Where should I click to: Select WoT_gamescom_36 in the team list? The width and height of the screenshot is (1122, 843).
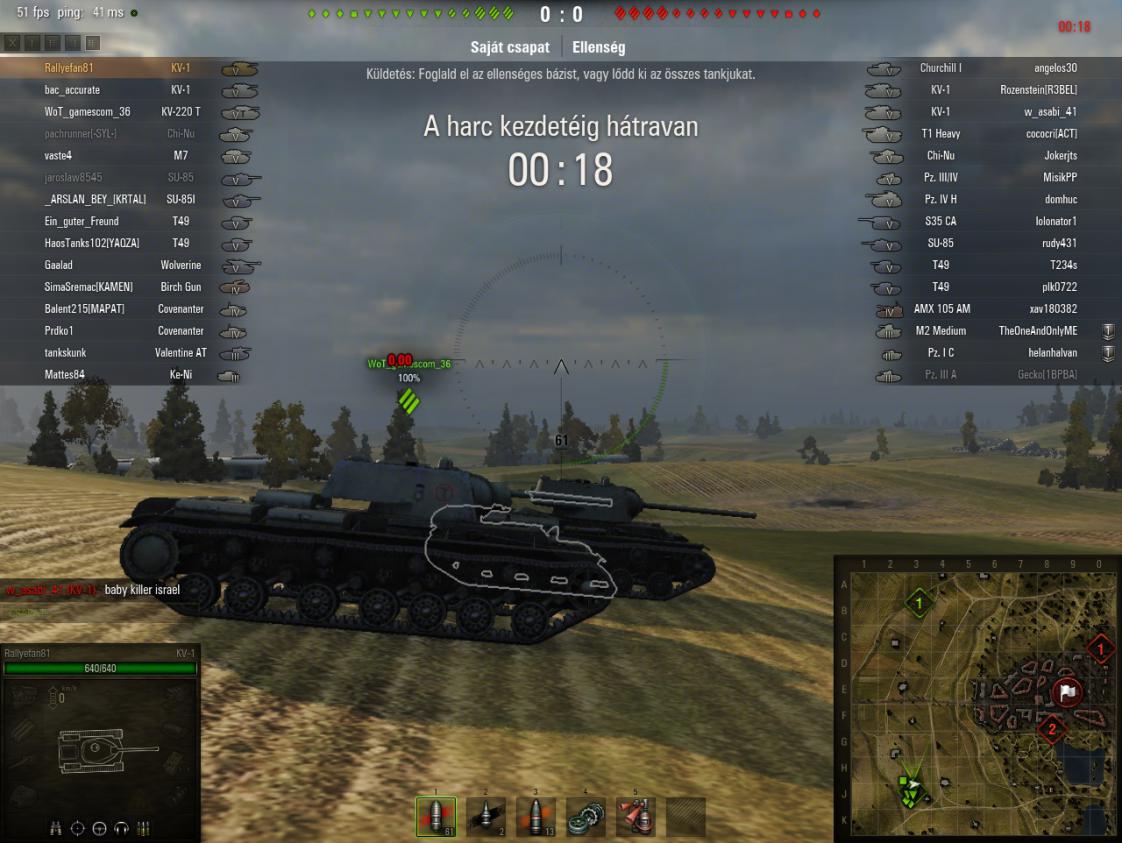[88, 112]
